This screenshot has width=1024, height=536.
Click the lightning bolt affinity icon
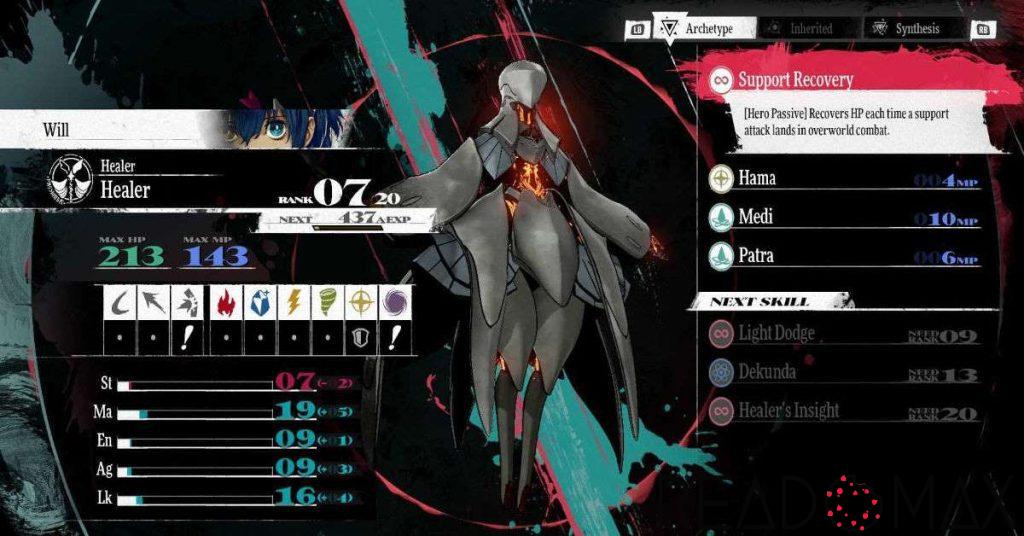click(x=293, y=303)
